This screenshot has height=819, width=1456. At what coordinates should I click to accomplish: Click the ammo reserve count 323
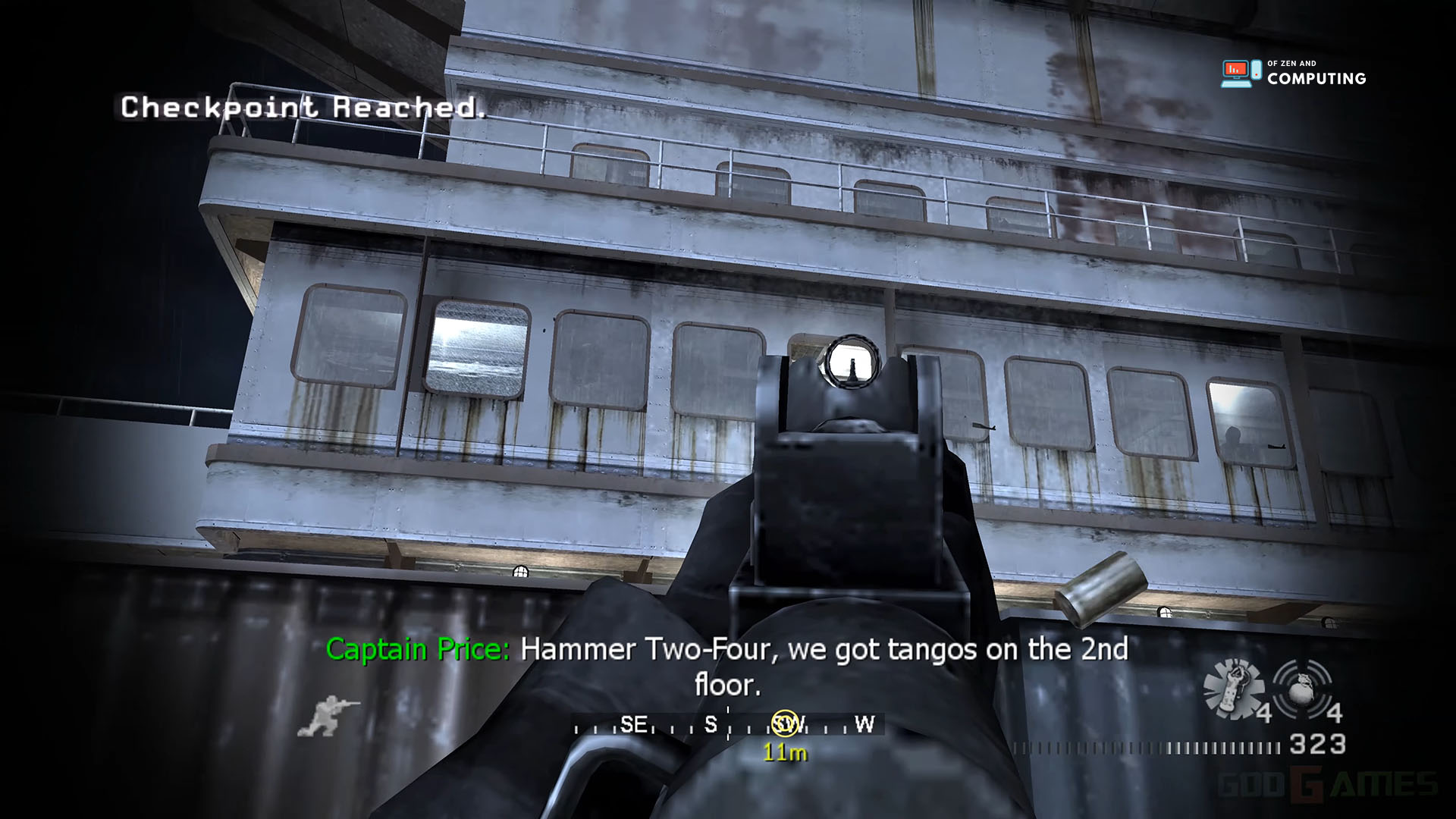[x=1317, y=745]
